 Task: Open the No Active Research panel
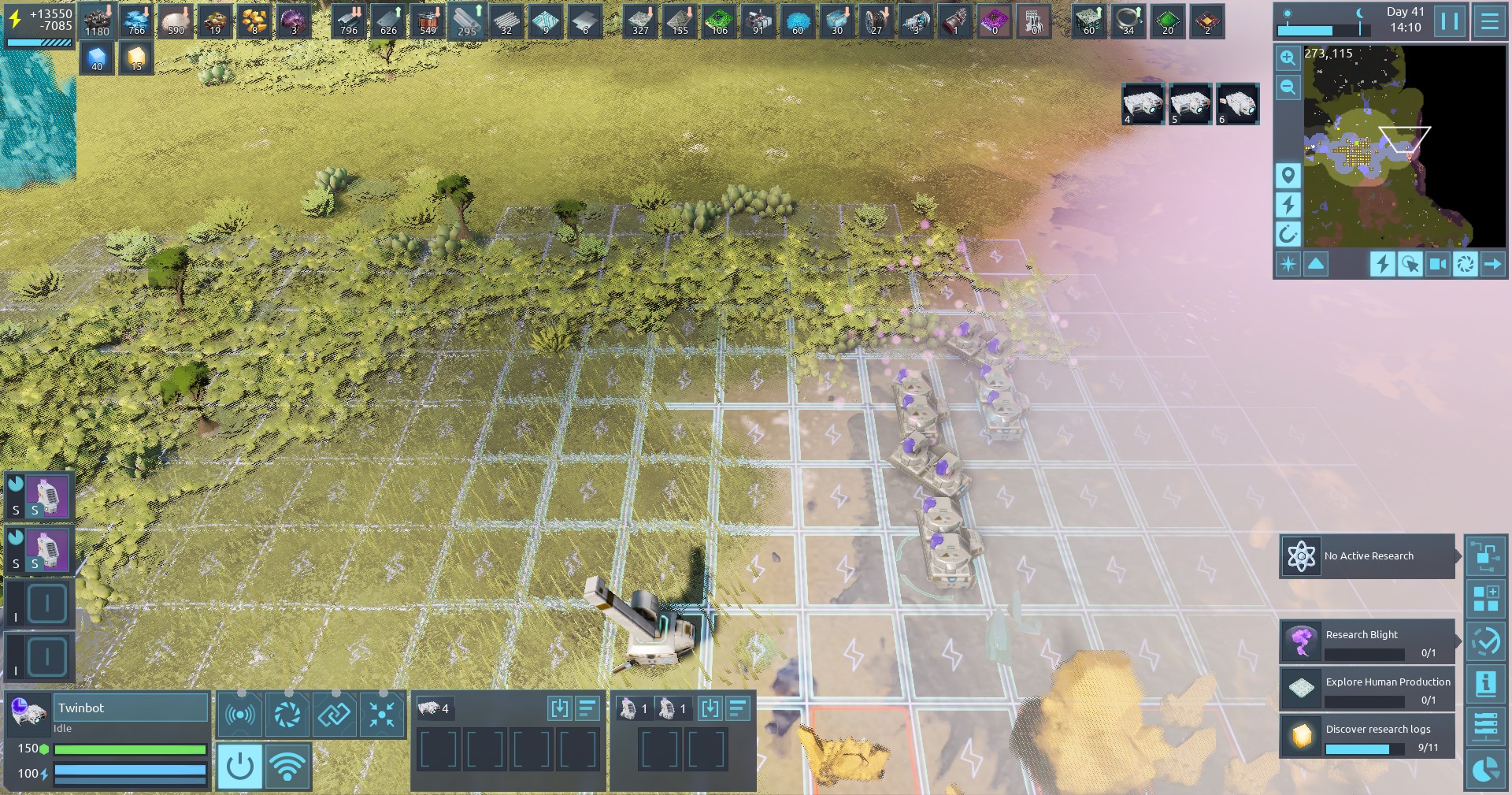pos(1367,556)
